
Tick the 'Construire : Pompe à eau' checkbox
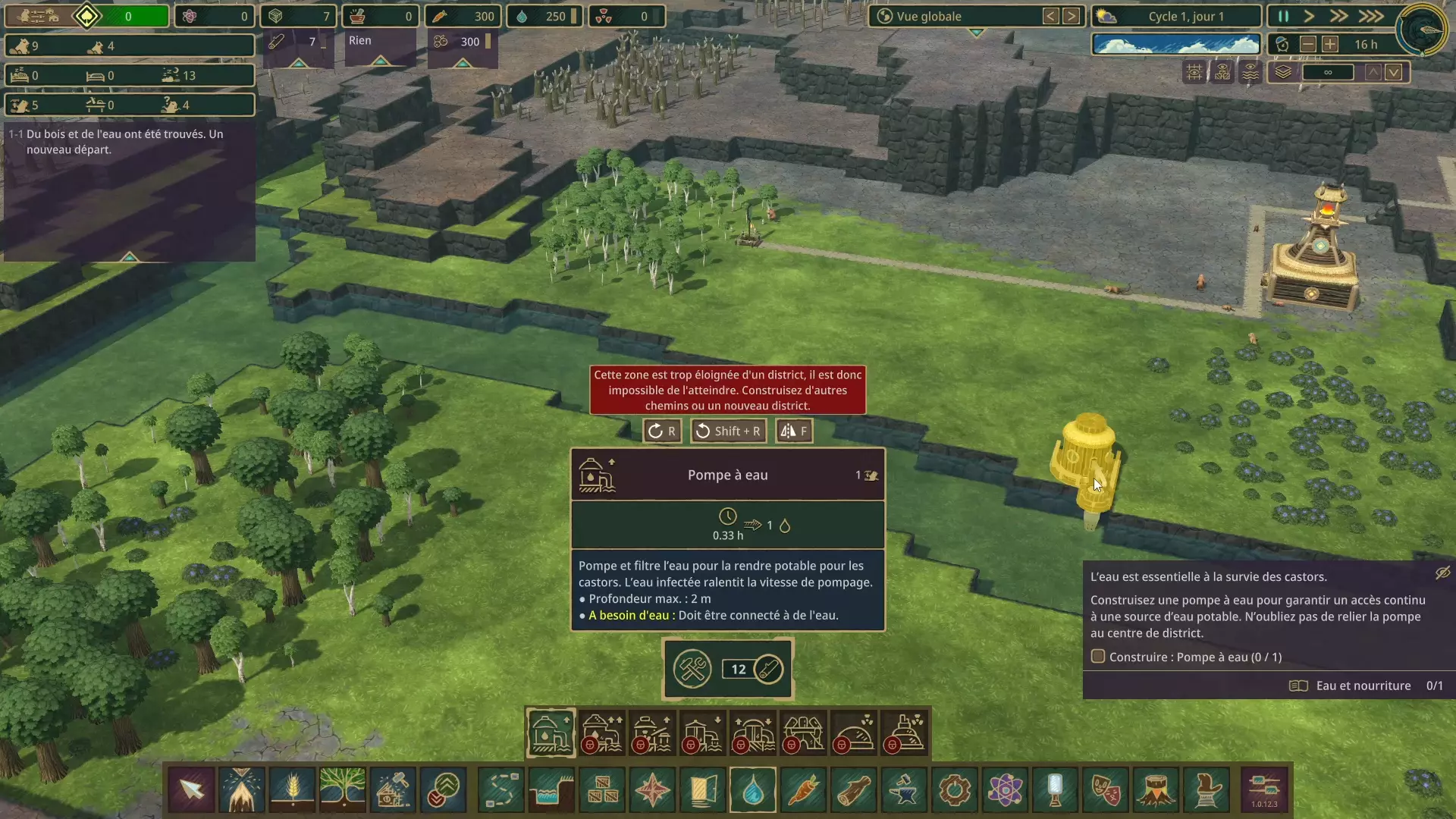(1097, 657)
